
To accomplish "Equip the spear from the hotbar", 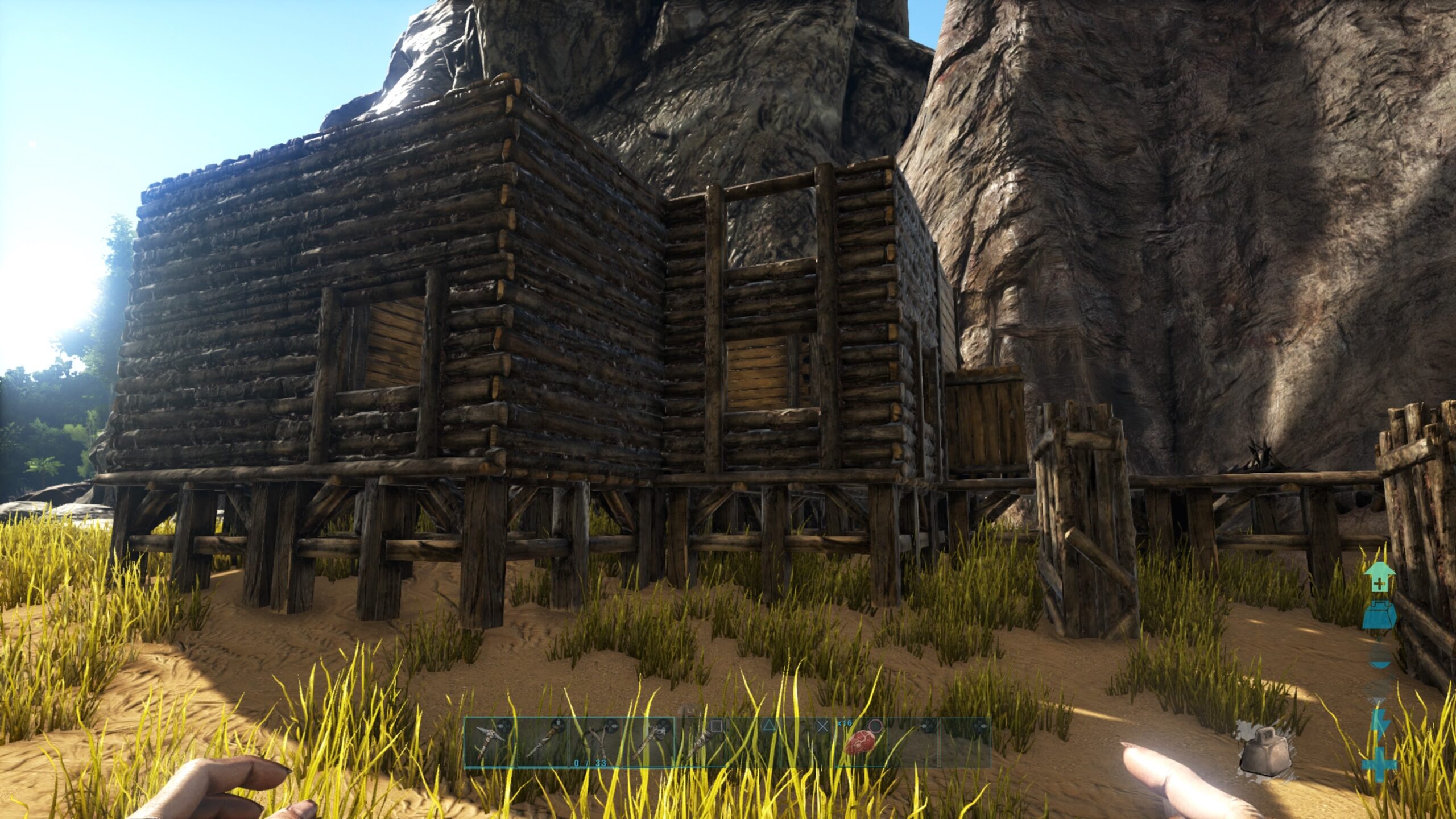I will pyautogui.click(x=701, y=742).
